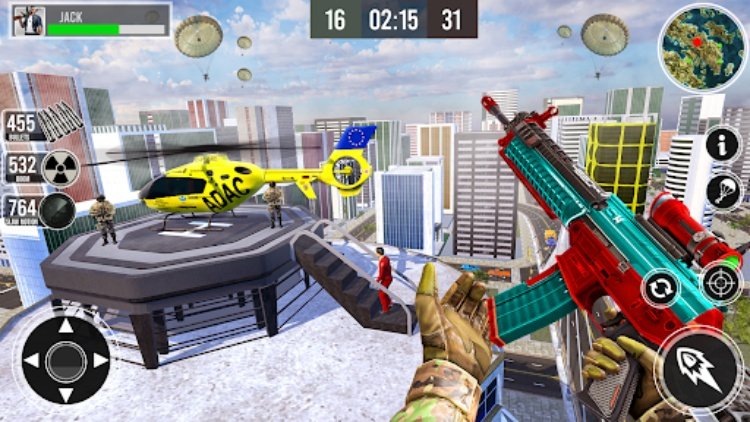The height and width of the screenshot is (422, 750).
Task: Select the bullets ammo icon
Action: point(60,124)
